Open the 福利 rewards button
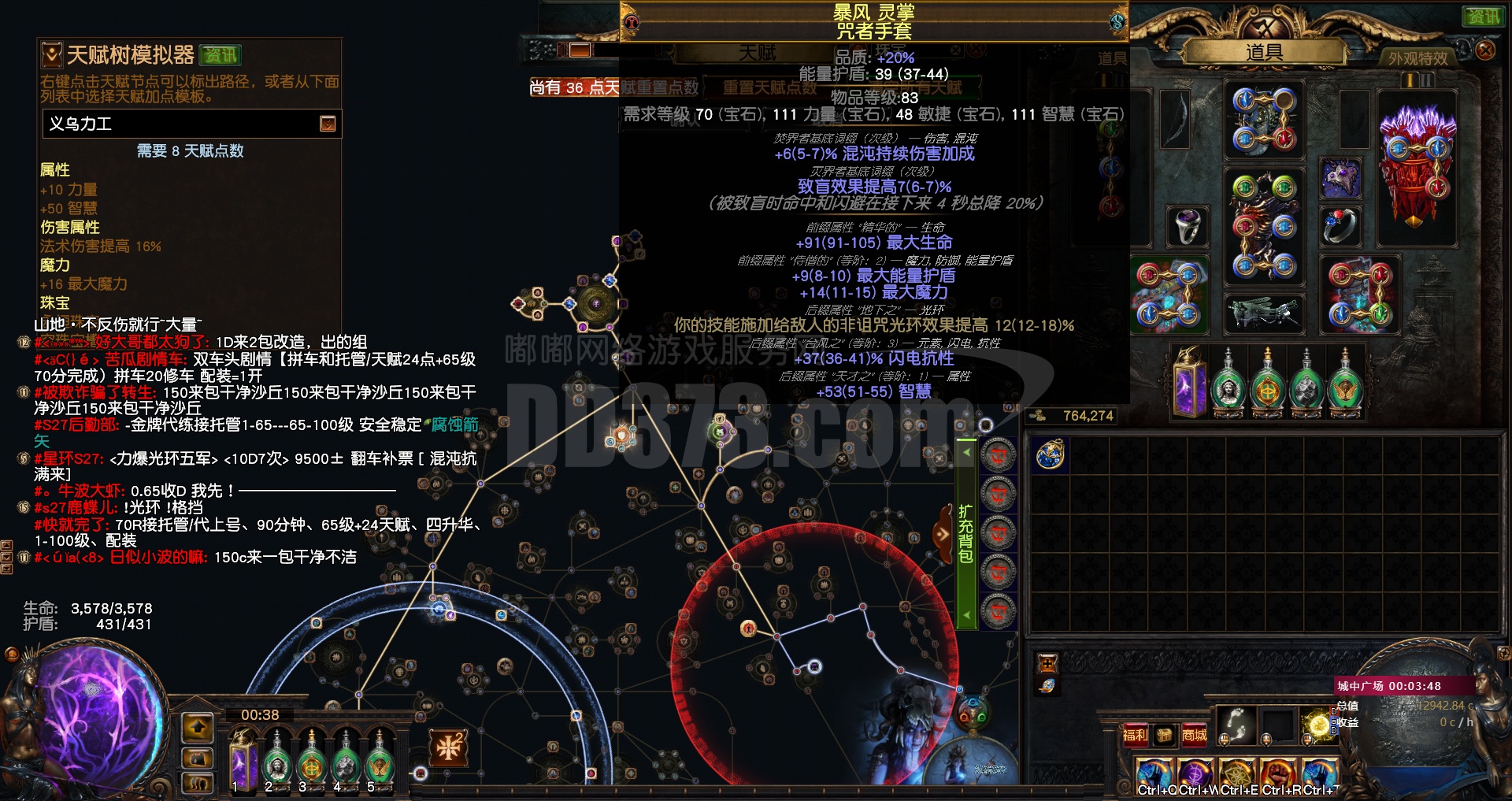 1135,735
